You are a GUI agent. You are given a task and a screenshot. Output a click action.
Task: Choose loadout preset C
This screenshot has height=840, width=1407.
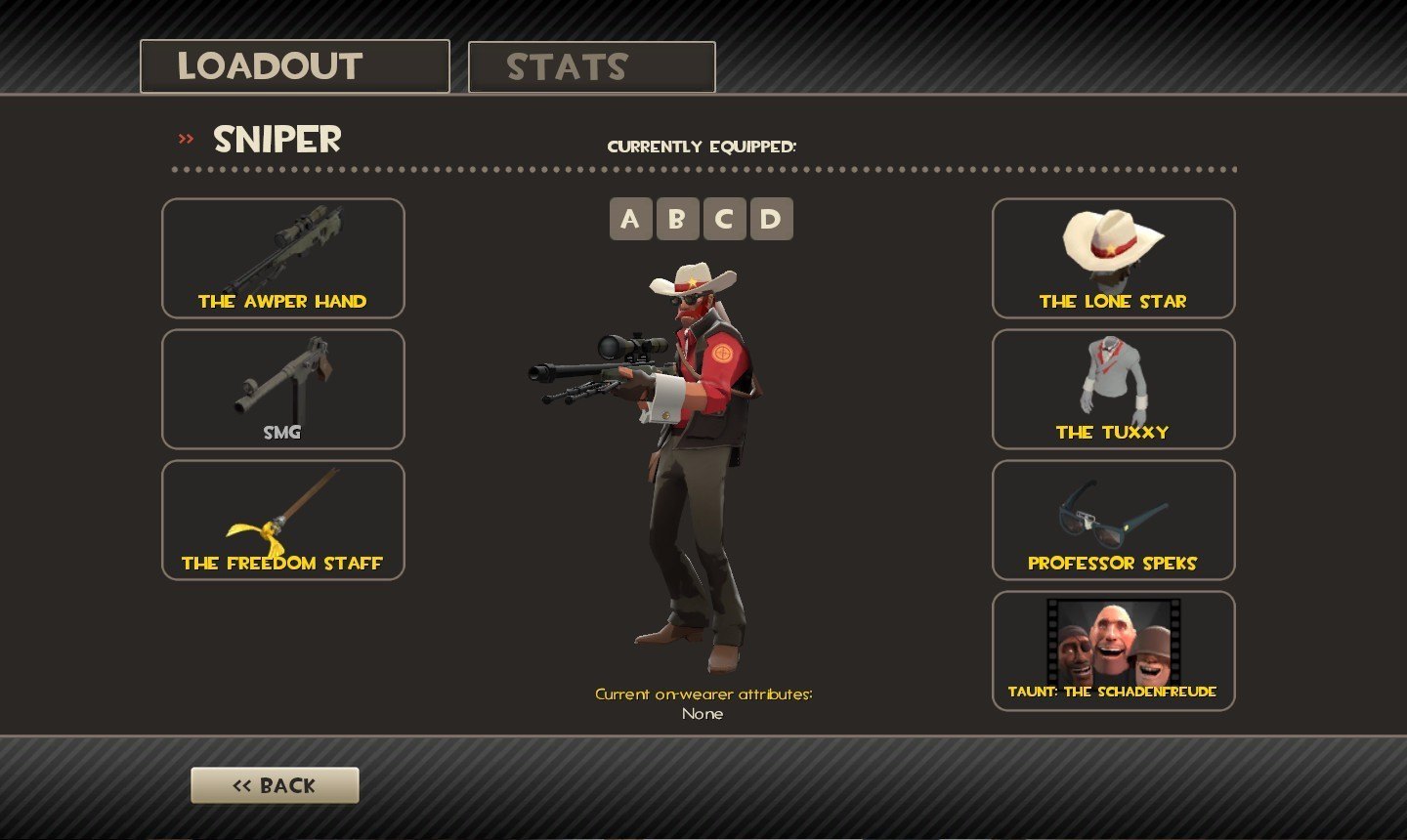723,219
